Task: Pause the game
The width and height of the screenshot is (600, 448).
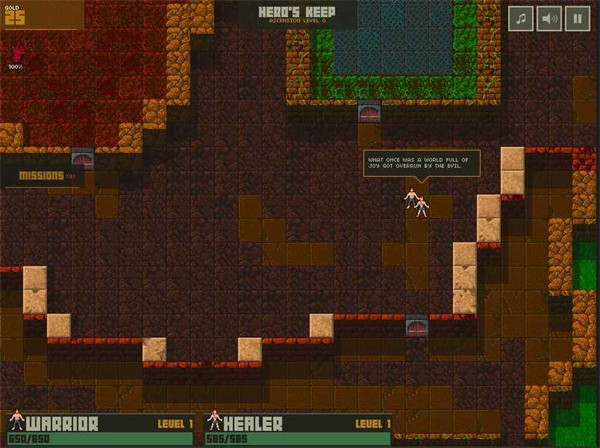Action: (x=577, y=18)
